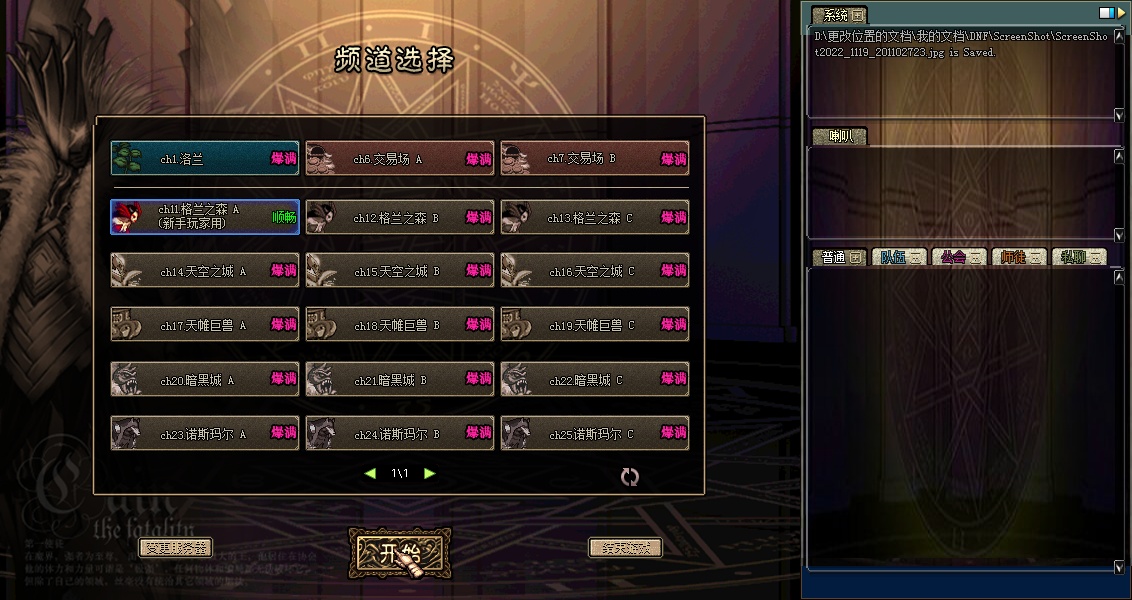Click the 开始 start button
Screen dimensions: 1132x600
pos(400,552)
